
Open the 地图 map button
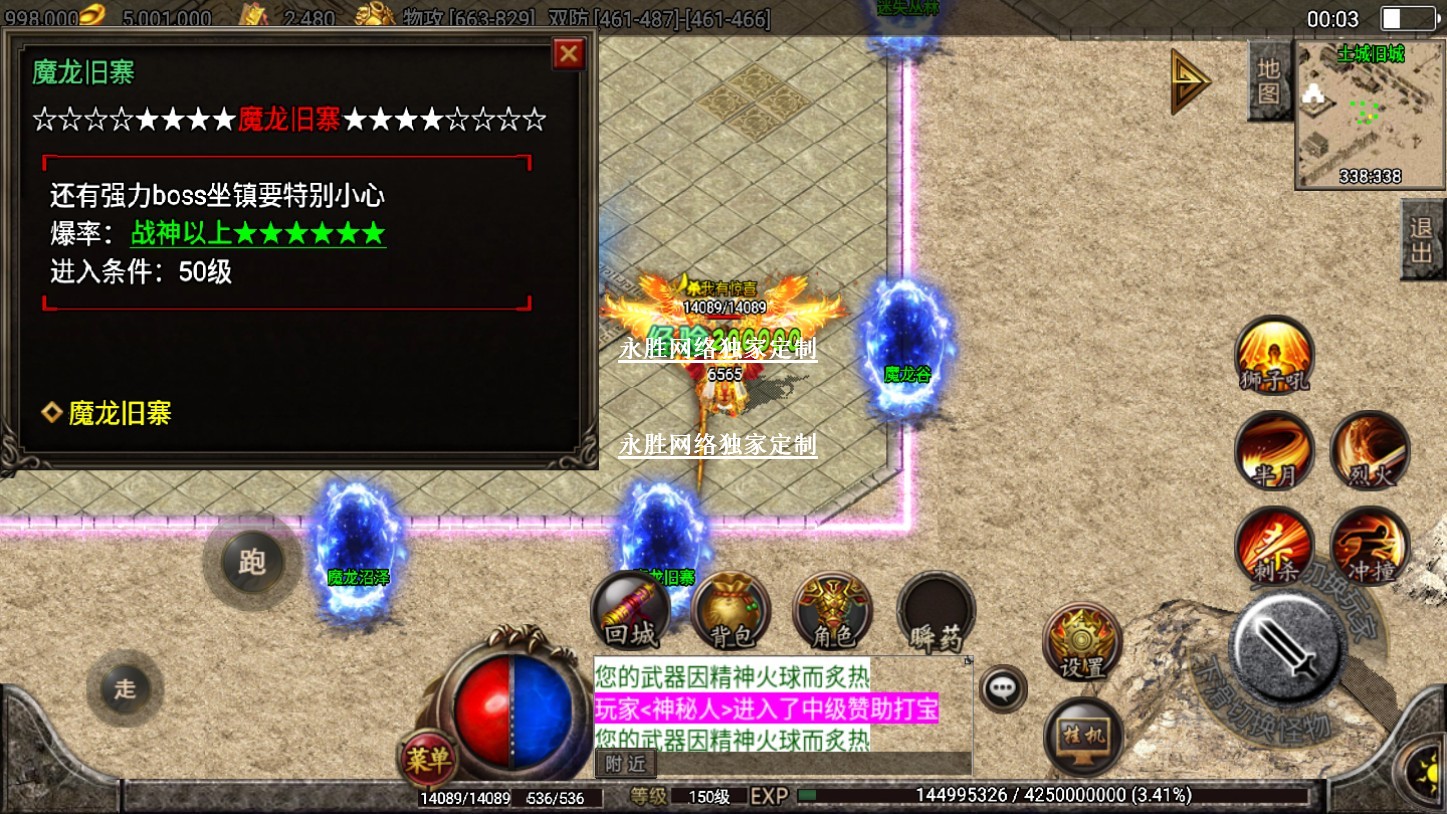point(1269,80)
